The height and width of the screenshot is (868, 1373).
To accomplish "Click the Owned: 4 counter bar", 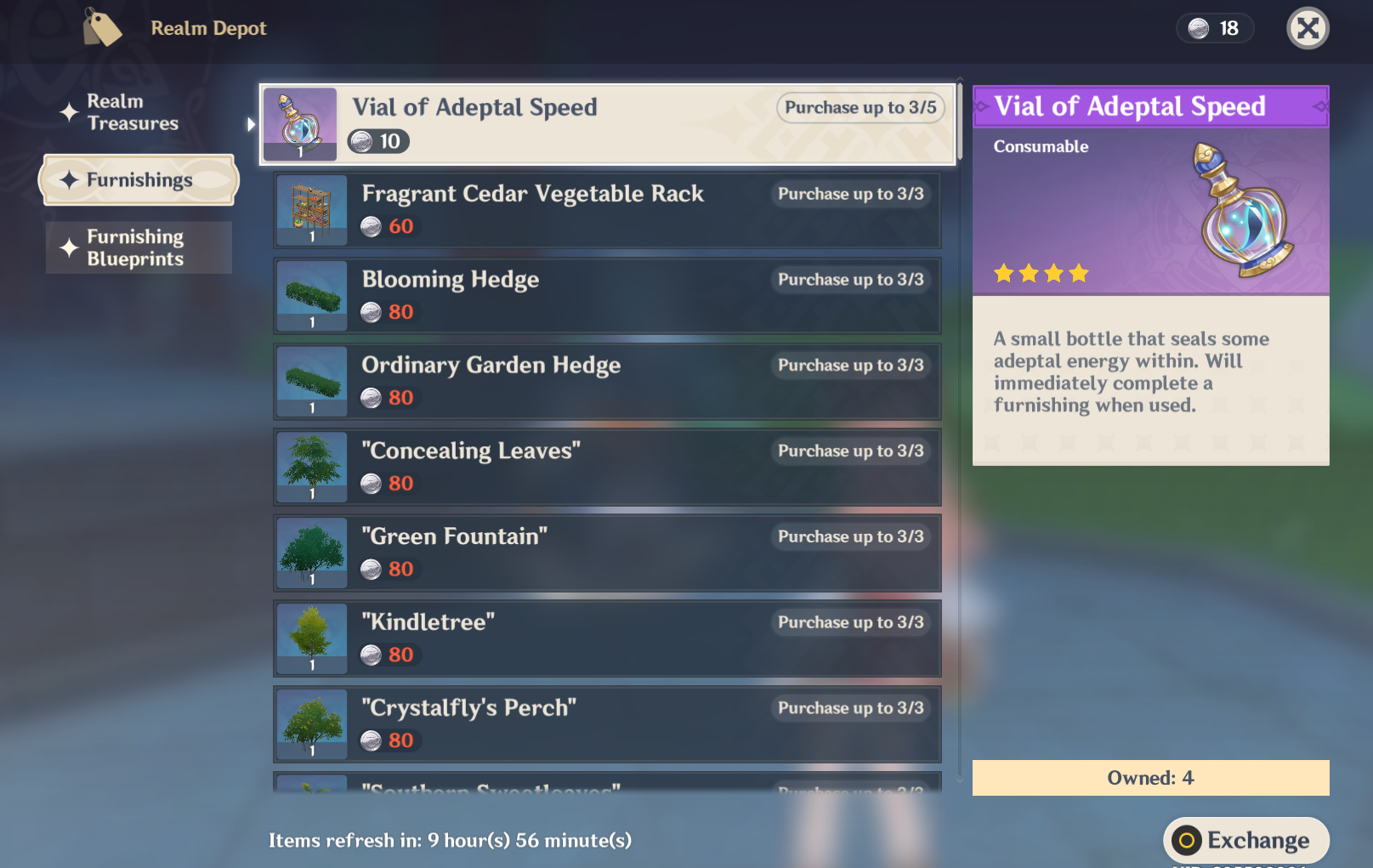I will (x=1150, y=777).
